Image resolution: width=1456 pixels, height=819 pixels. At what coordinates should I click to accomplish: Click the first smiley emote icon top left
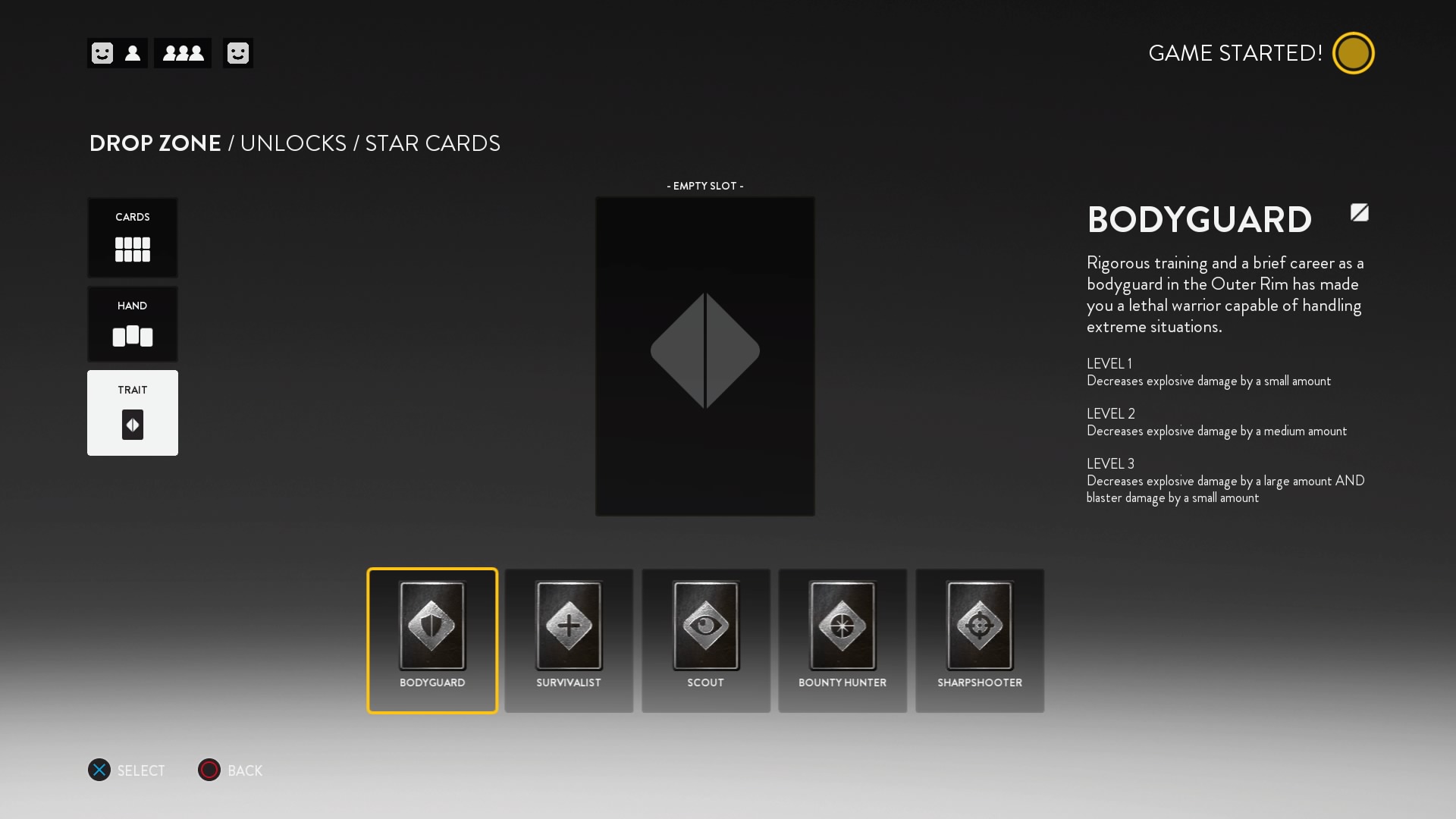click(x=101, y=53)
